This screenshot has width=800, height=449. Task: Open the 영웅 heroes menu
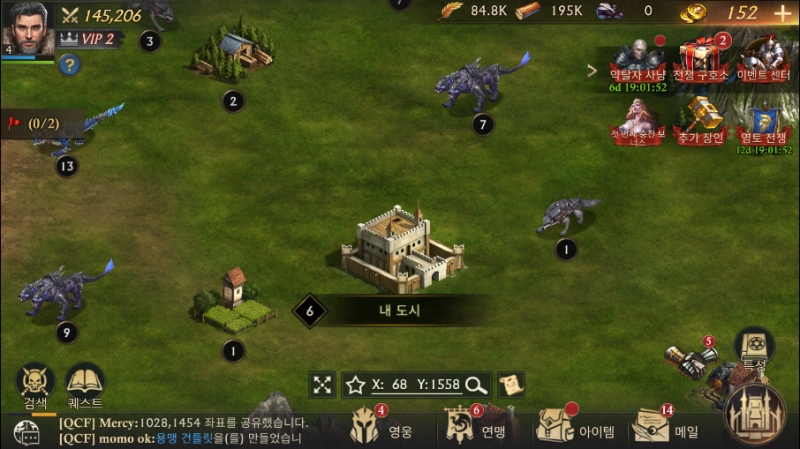[378, 428]
